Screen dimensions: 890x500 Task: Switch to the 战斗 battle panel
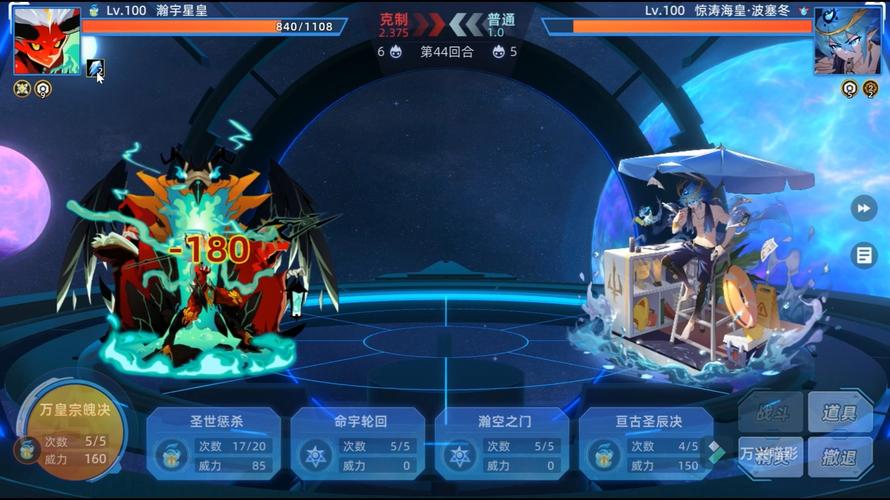pyautogui.click(x=771, y=412)
